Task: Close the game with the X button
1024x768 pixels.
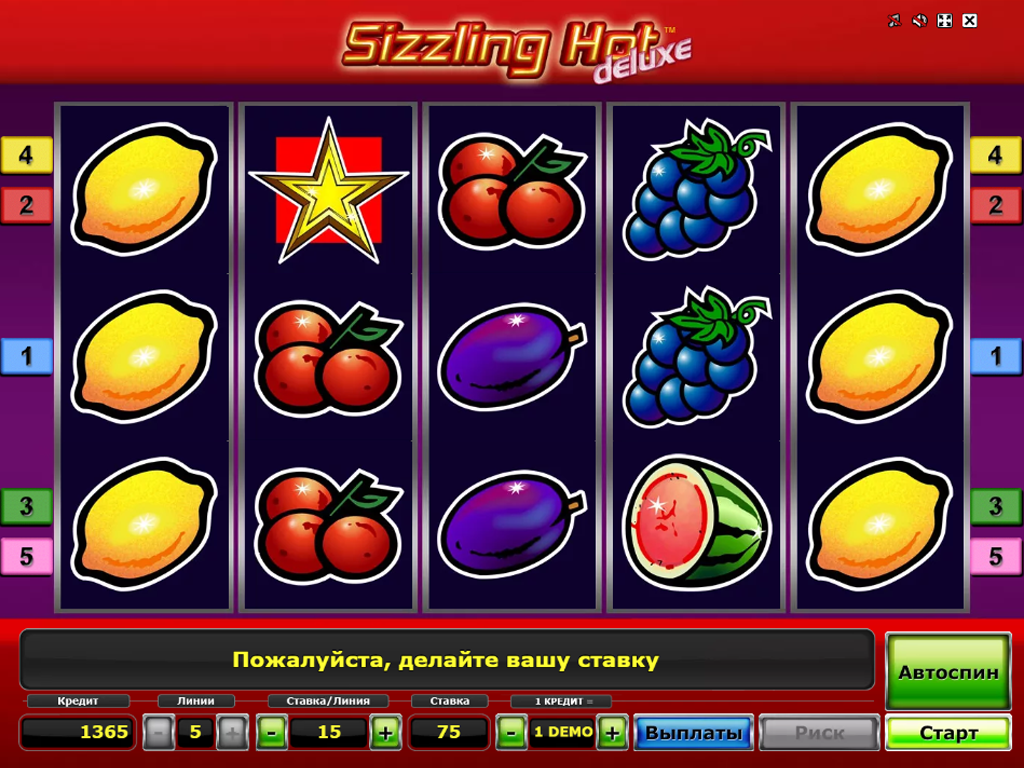Action: pos(969,20)
